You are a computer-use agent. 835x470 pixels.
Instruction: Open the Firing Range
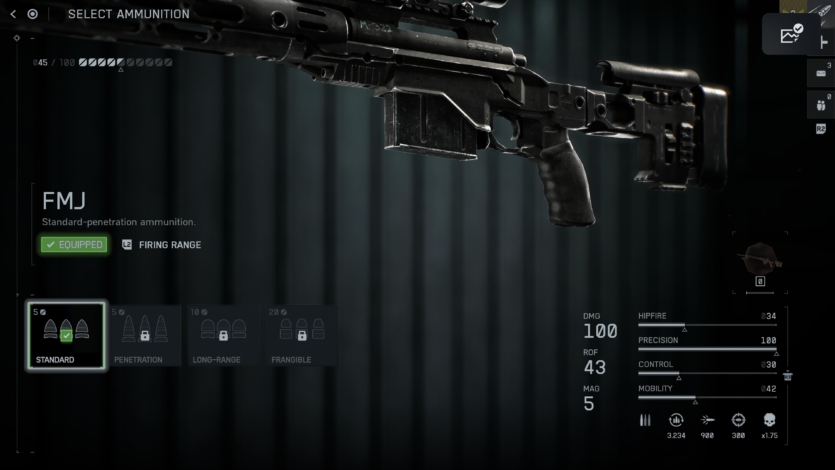[161, 244]
